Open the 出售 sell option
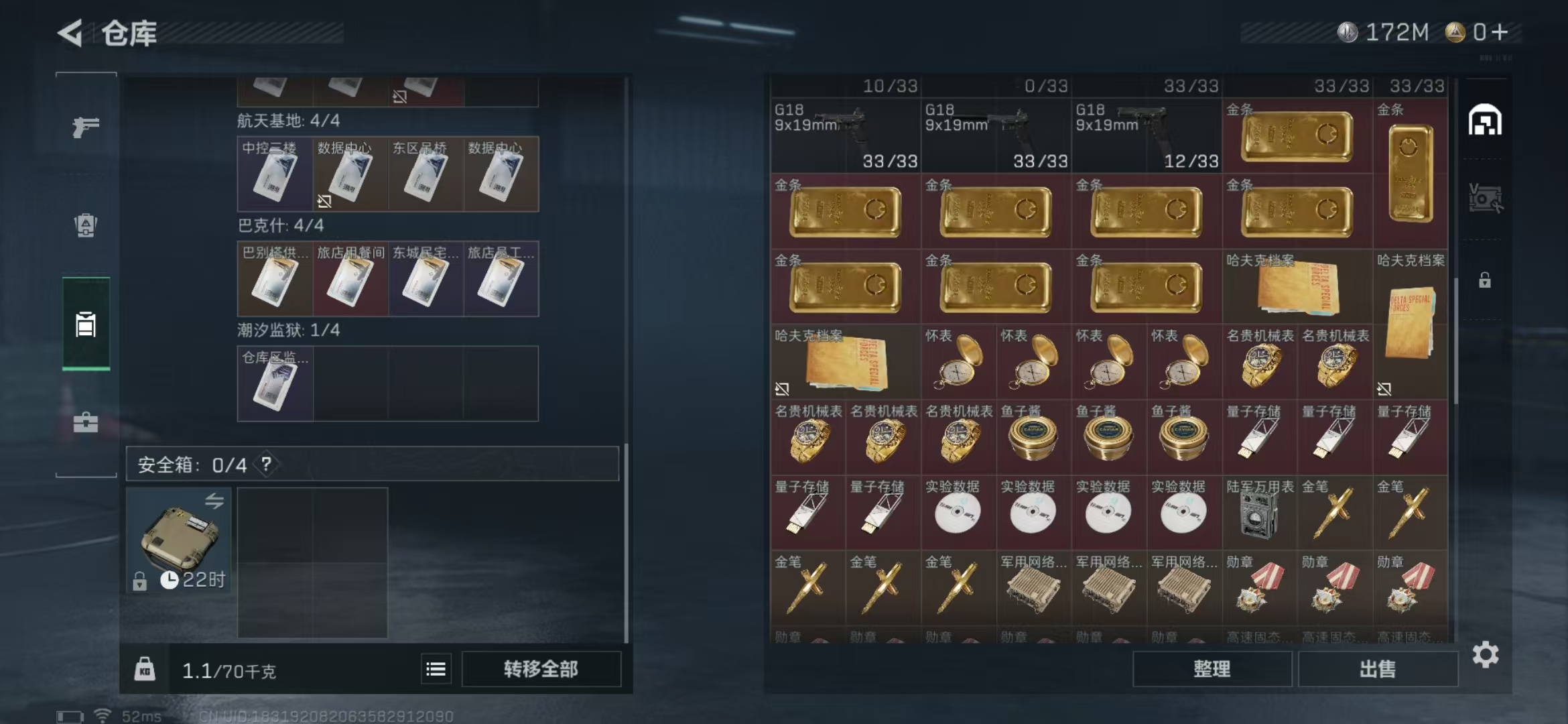 tap(1377, 669)
